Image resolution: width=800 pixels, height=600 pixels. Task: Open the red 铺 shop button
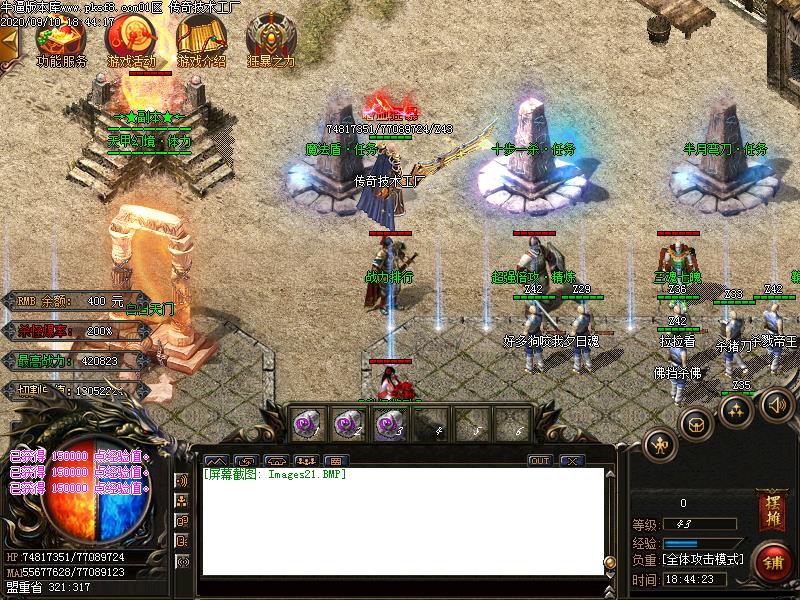pyautogui.click(x=772, y=561)
